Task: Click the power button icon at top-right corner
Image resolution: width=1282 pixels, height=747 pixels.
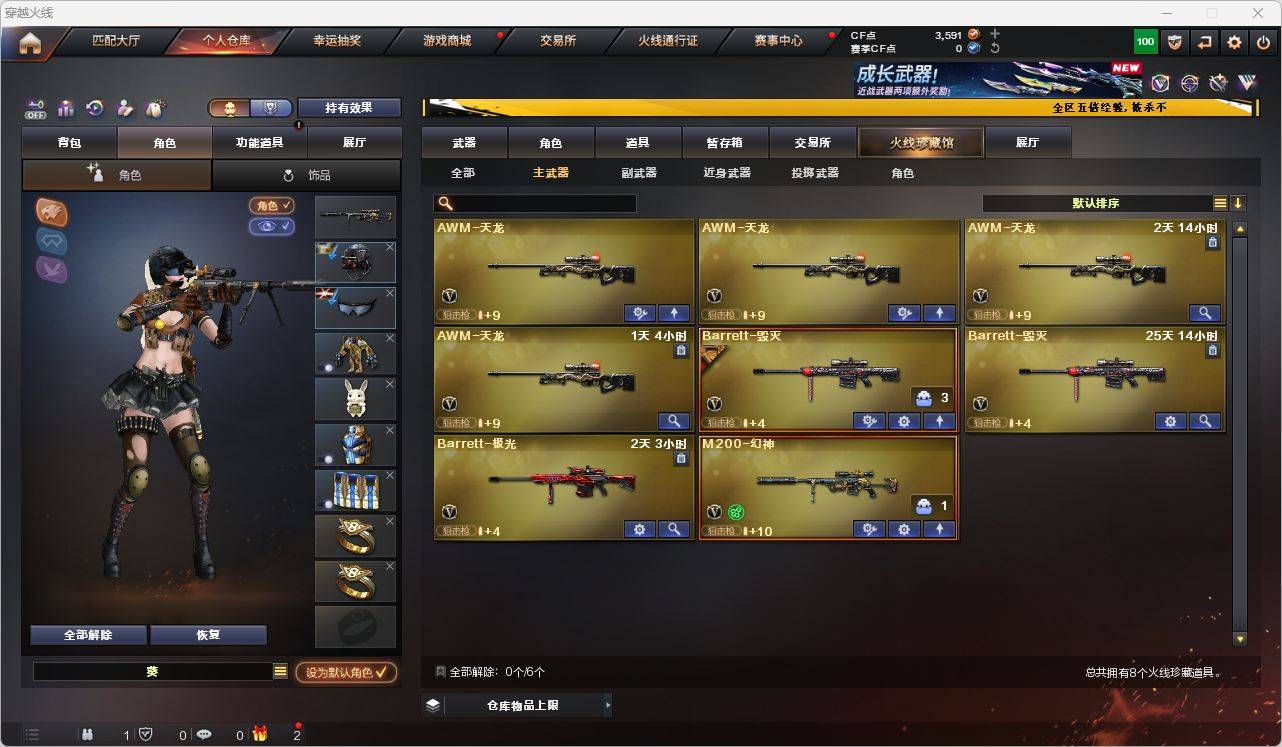Action: [1262, 41]
